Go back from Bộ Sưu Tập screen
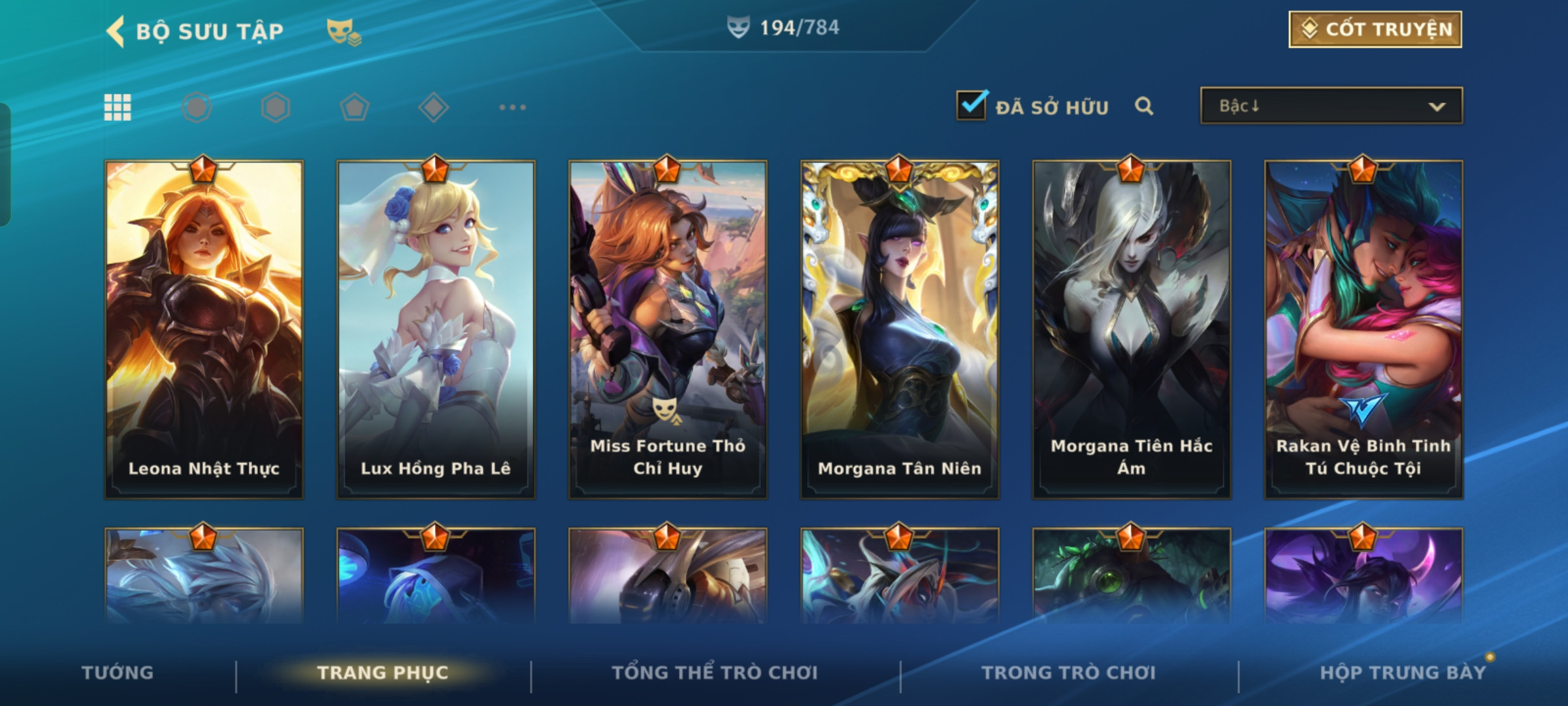The height and width of the screenshot is (706, 1568). 116,31
